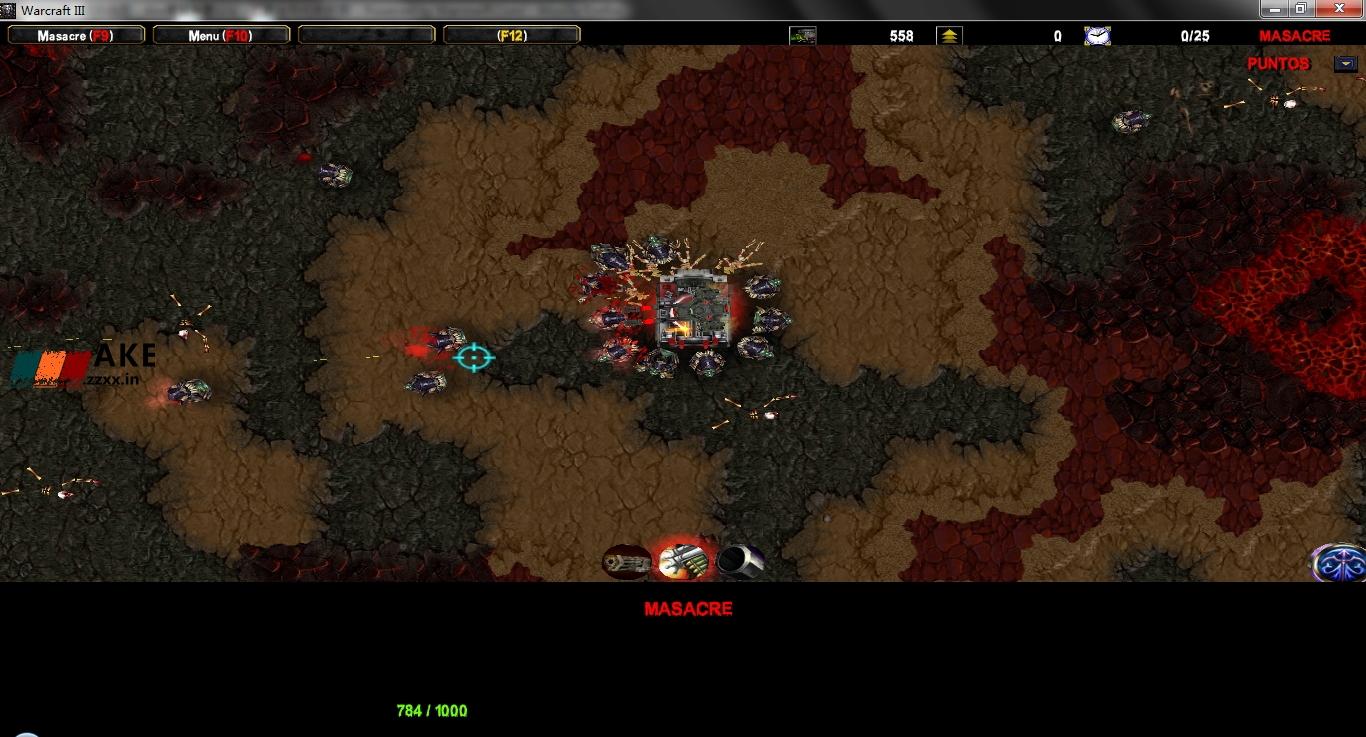Collapse the PUNTOS scoreboard arrow
Viewport: 1366px width, 737px height.
[x=1345, y=64]
